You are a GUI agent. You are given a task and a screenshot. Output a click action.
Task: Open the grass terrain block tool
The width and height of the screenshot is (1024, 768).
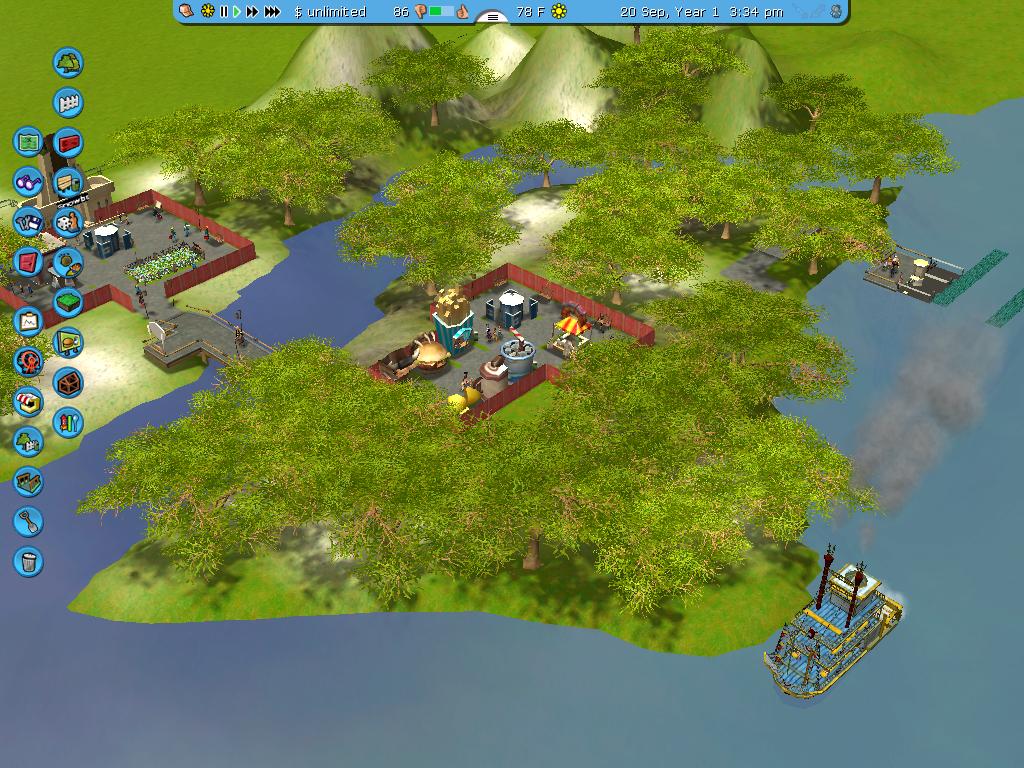[x=68, y=302]
